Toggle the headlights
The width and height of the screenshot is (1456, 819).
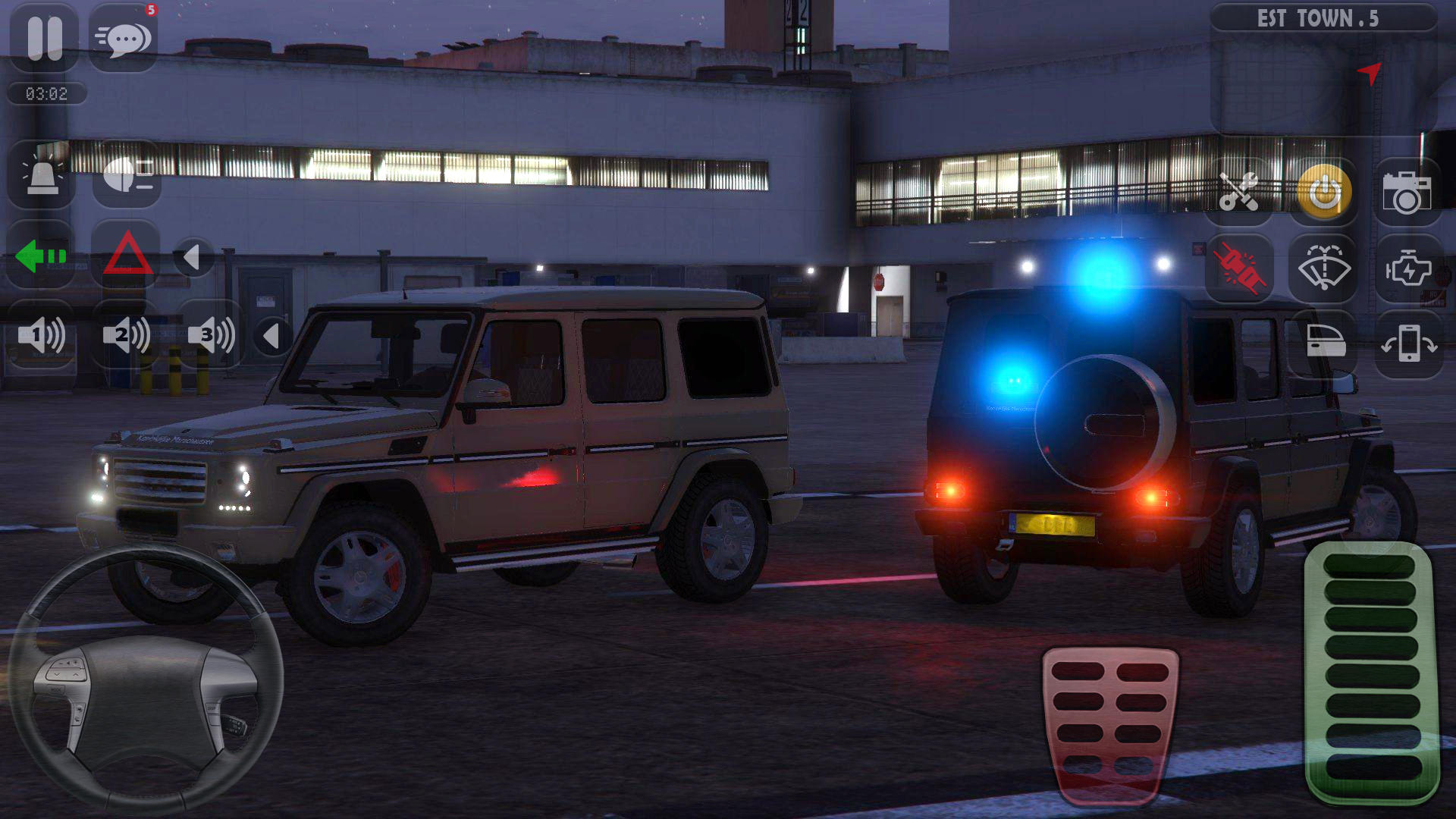pos(127,176)
